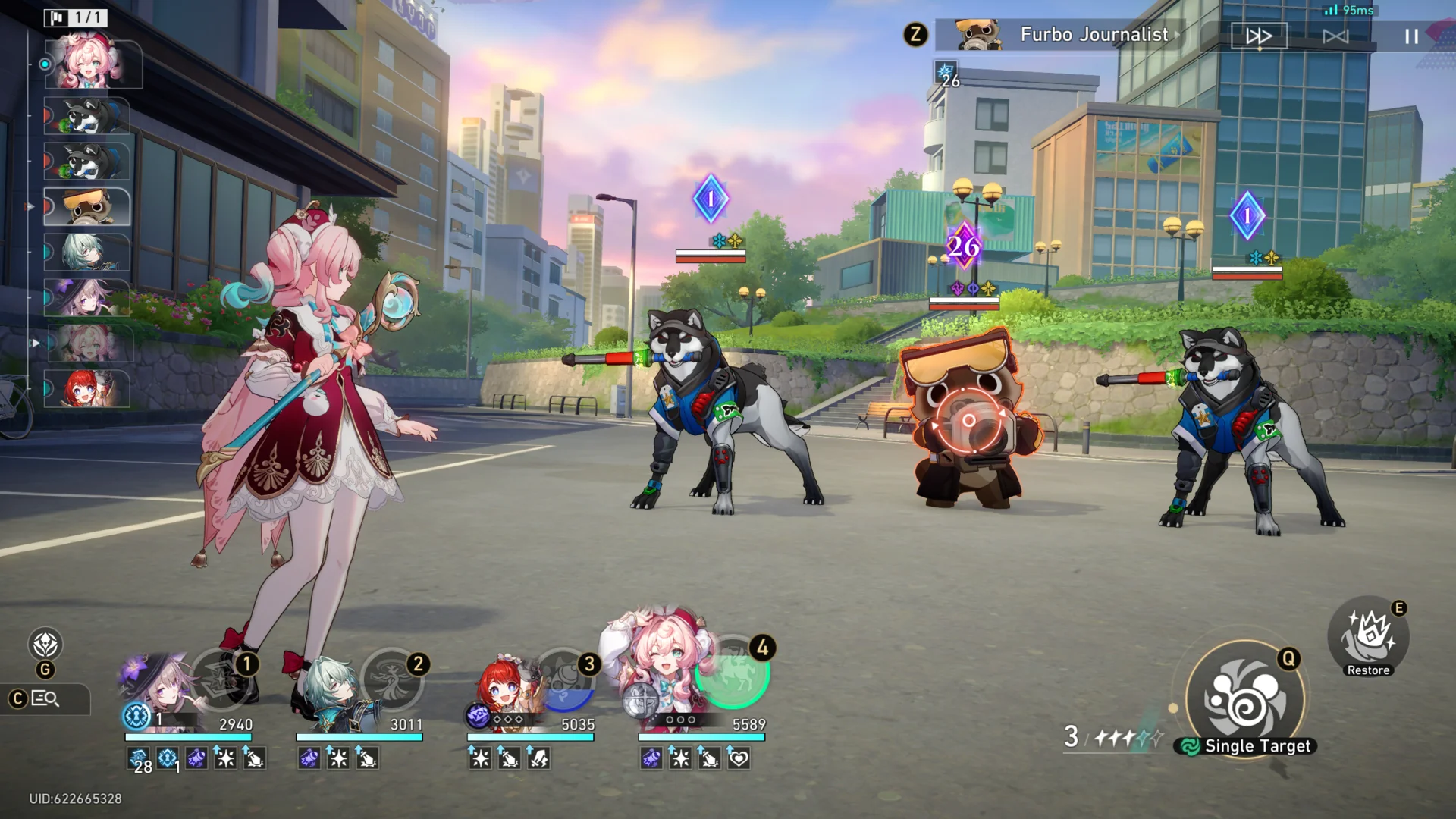Select the purple-hat girl's turn-order portrait

[86, 298]
